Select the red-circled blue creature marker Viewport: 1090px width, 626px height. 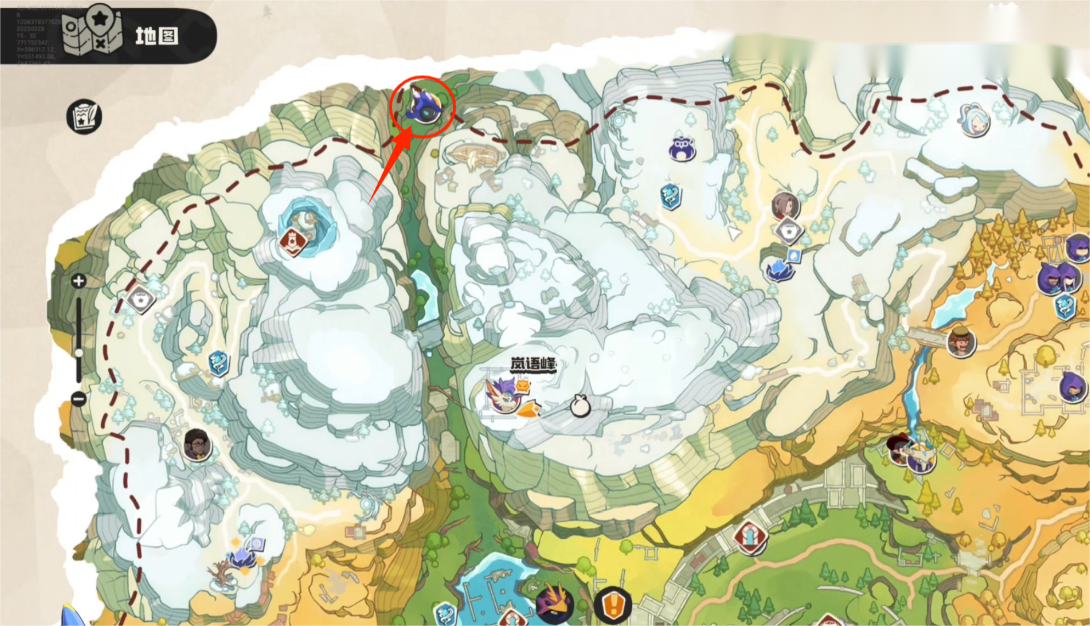click(x=422, y=107)
